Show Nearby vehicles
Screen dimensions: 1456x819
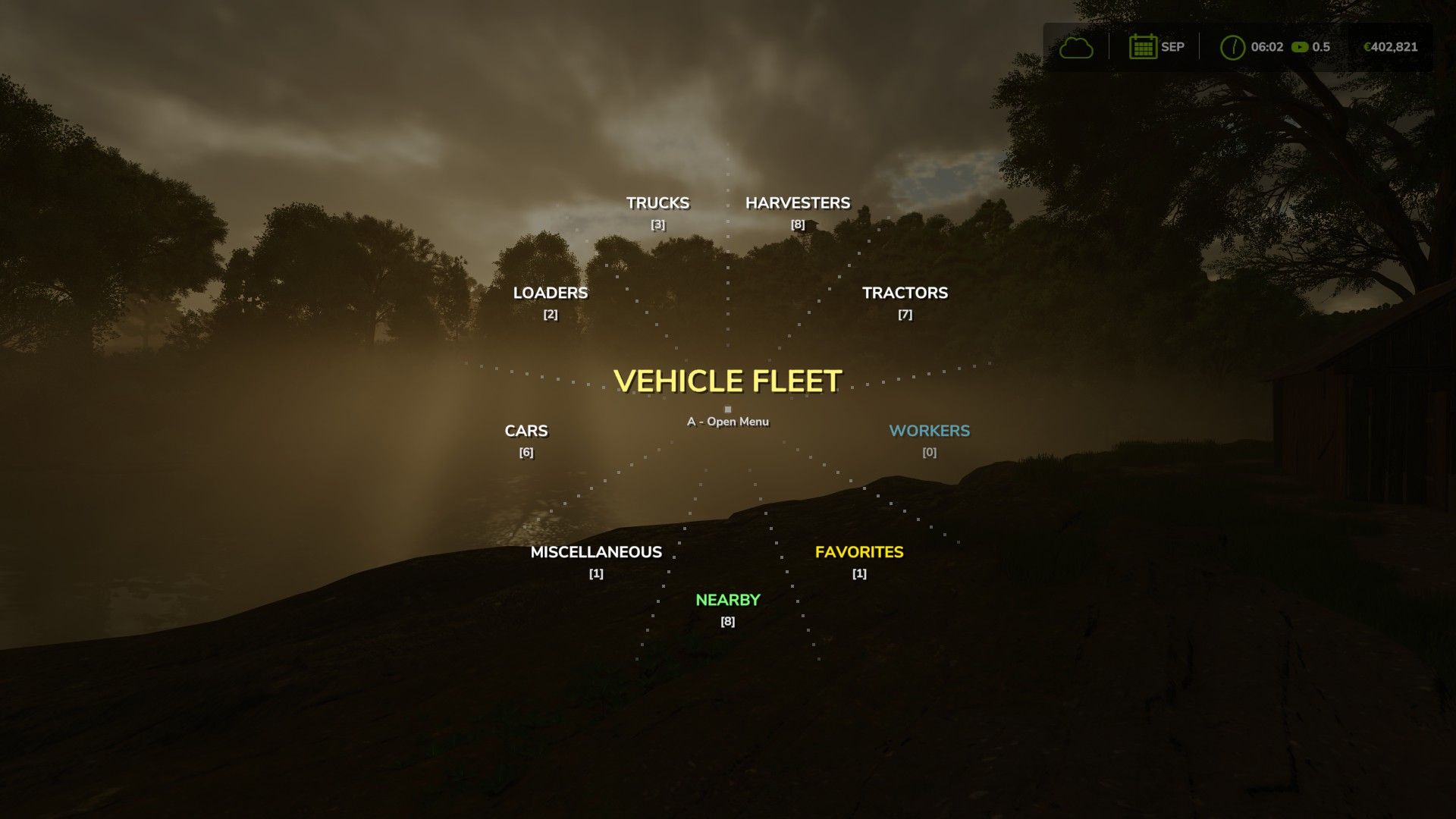click(x=727, y=601)
